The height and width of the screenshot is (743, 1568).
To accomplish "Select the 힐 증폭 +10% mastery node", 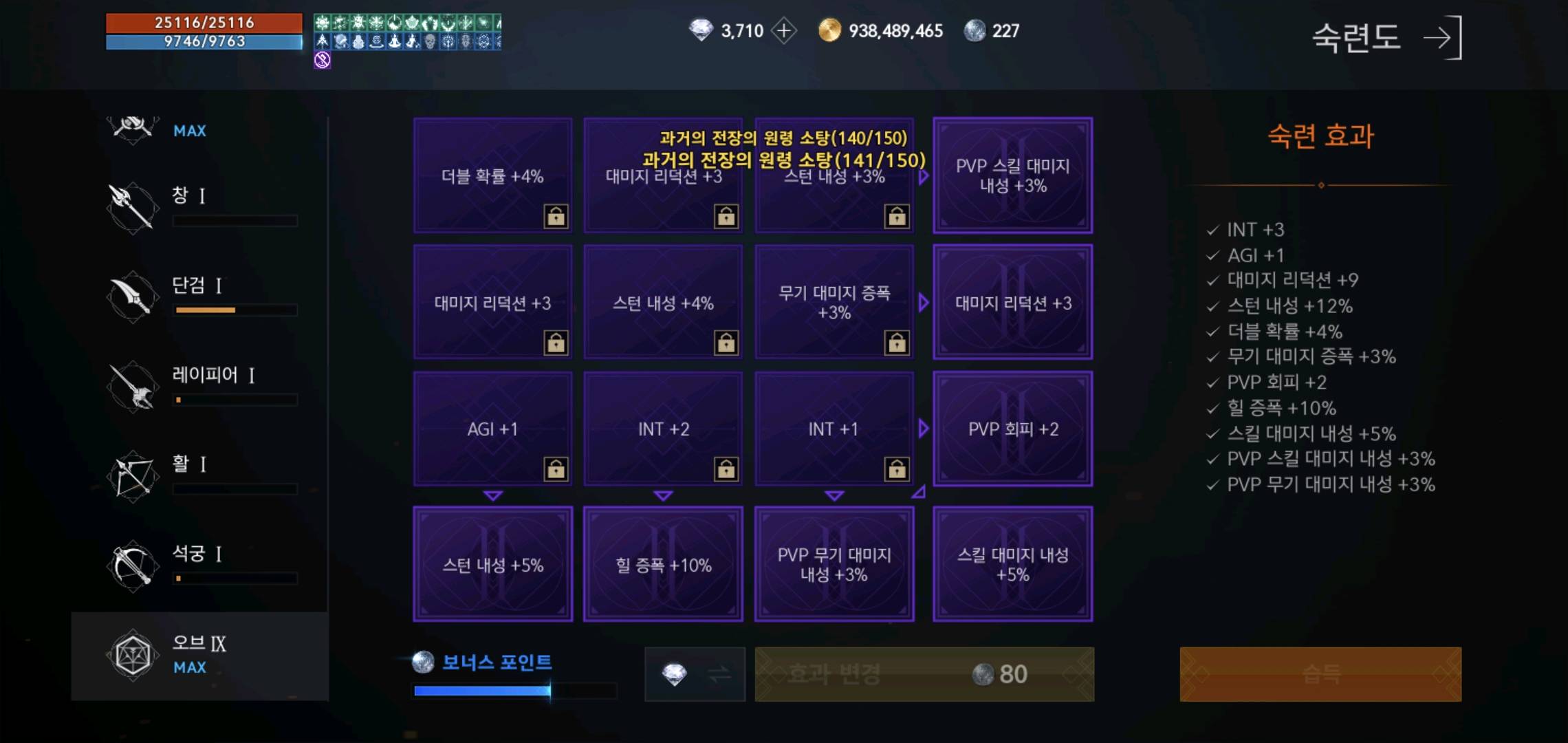I will [662, 563].
